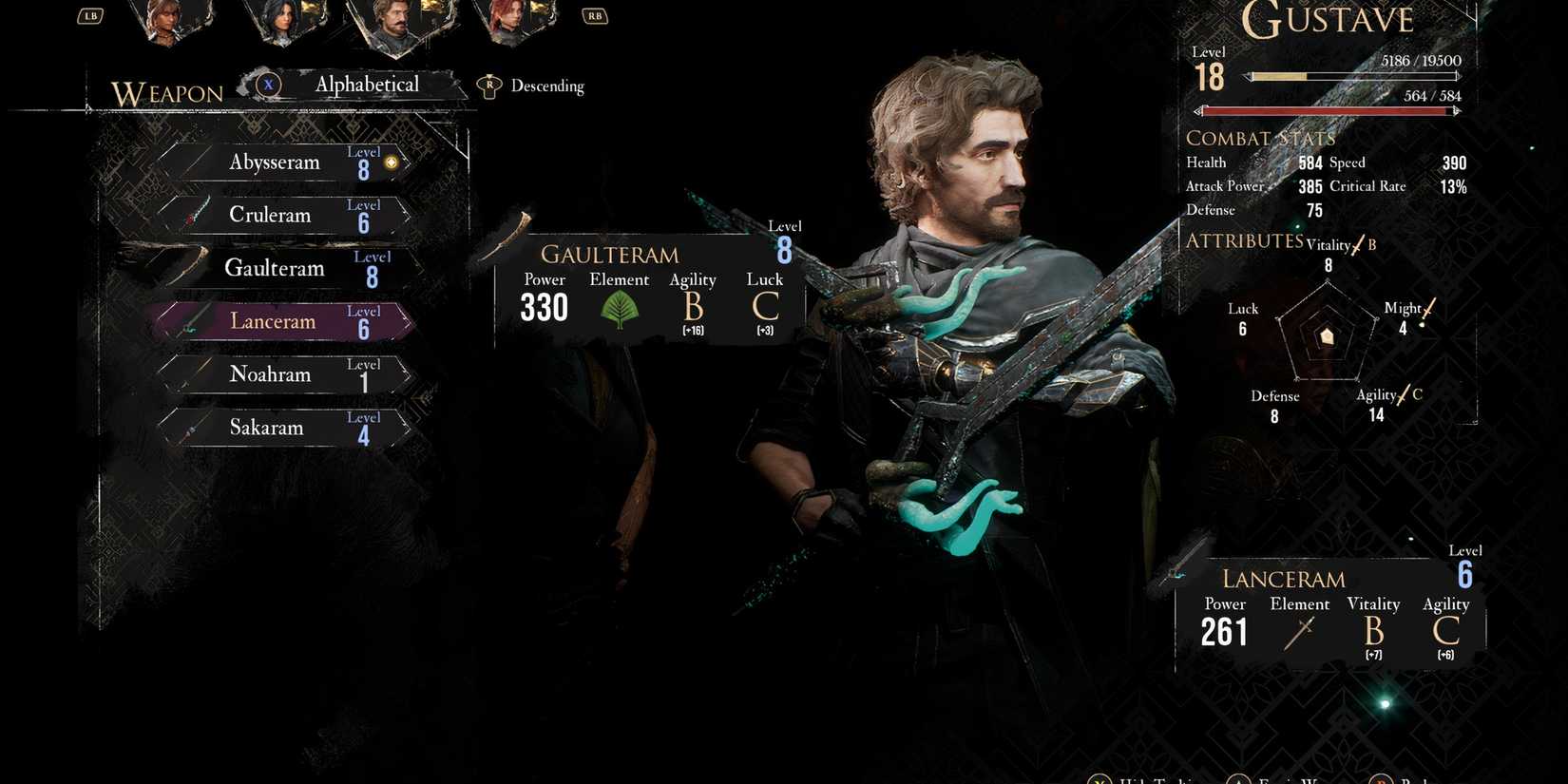Expand the Weapon section header
This screenshot has width=1568, height=784.
[168, 94]
